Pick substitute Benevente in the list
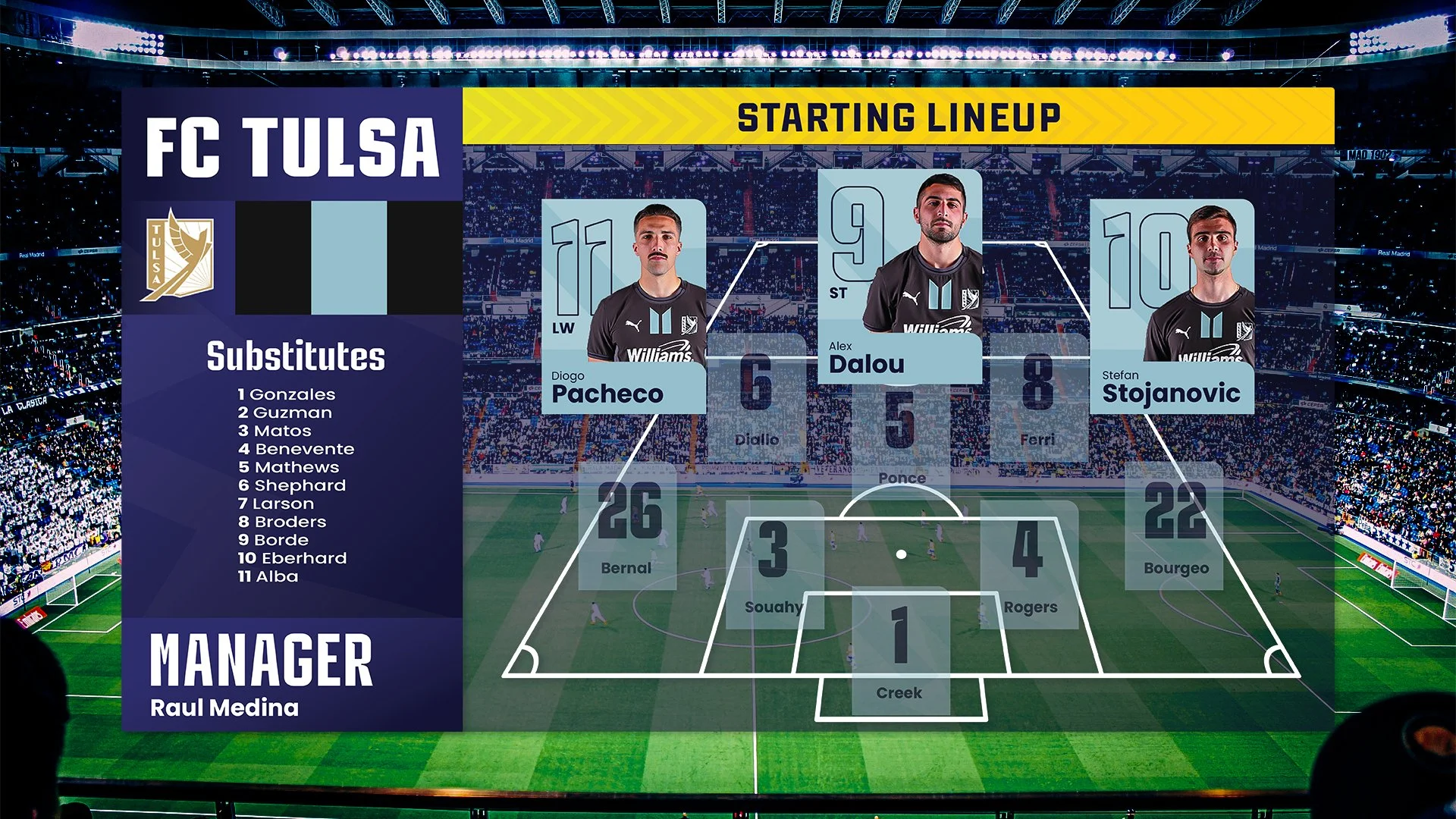 (x=297, y=449)
